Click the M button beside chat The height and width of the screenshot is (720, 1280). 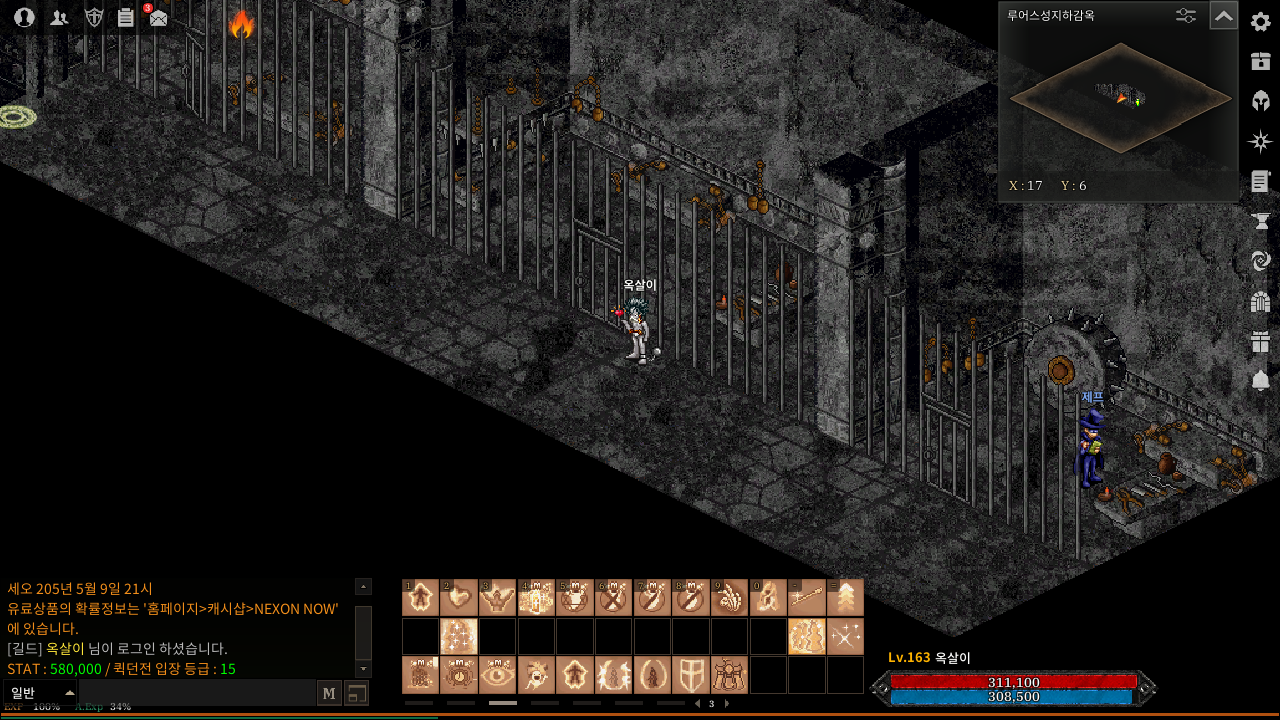click(x=329, y=693)
